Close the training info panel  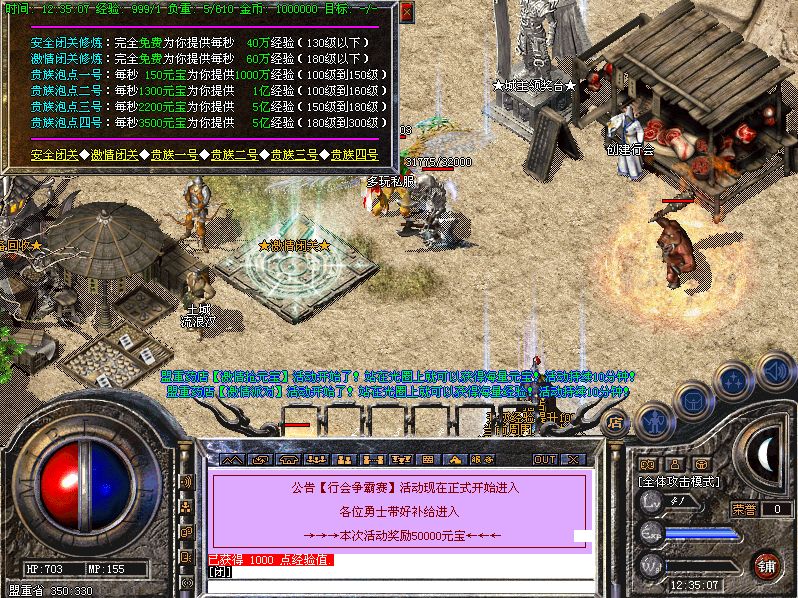406,12
